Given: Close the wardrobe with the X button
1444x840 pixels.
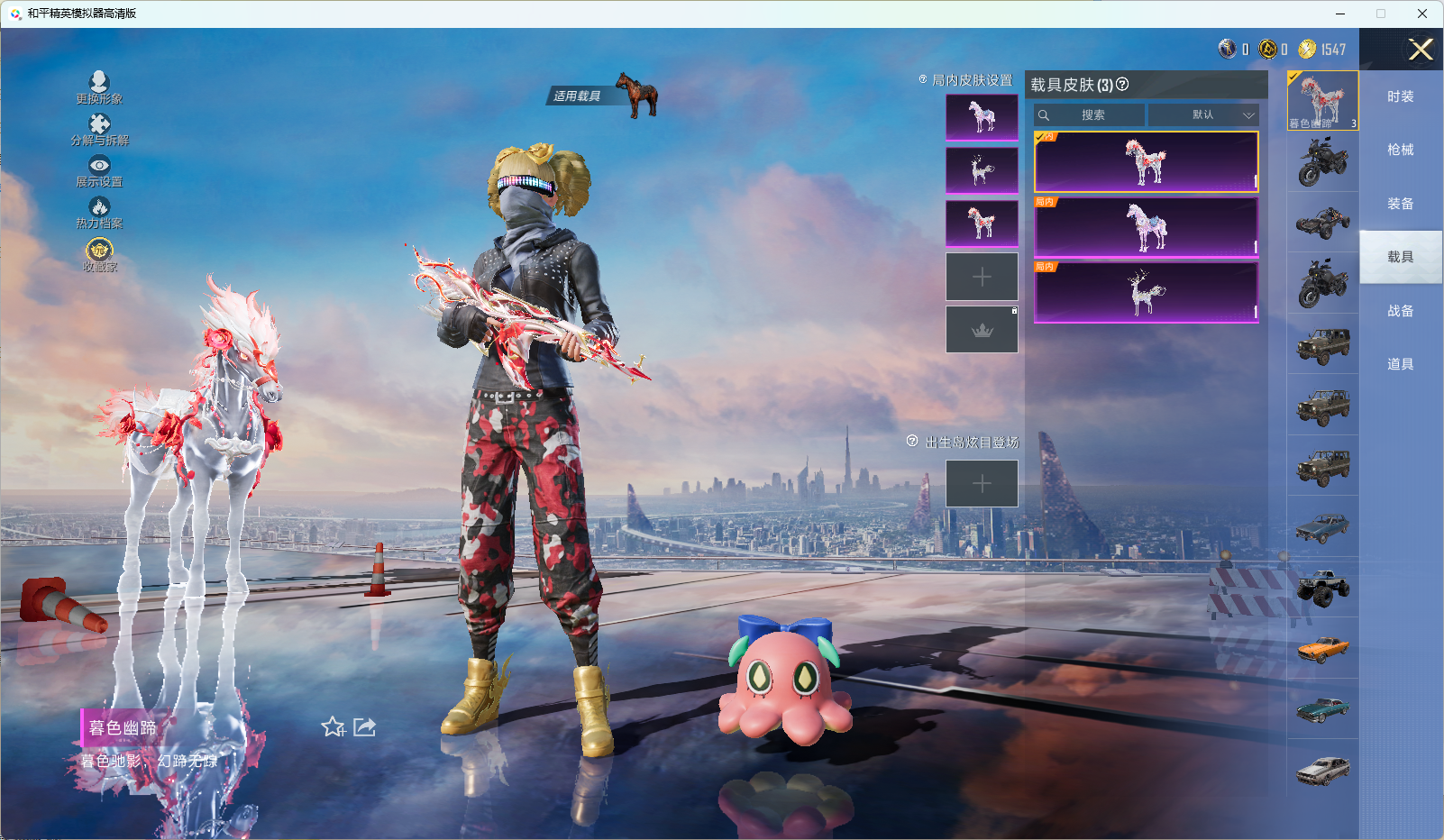Looking at the screenshot, I should tap(1421, 50).
